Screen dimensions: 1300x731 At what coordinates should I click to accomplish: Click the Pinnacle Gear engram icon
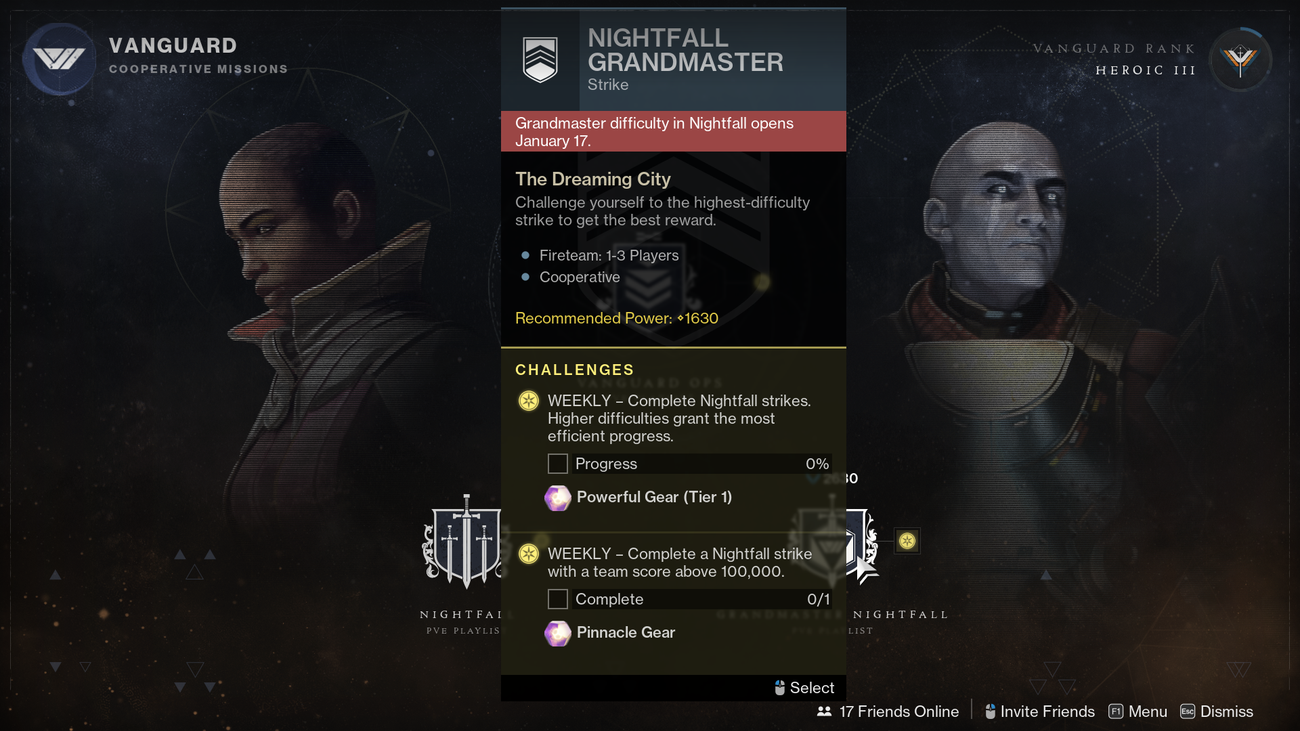pos(557,633)
